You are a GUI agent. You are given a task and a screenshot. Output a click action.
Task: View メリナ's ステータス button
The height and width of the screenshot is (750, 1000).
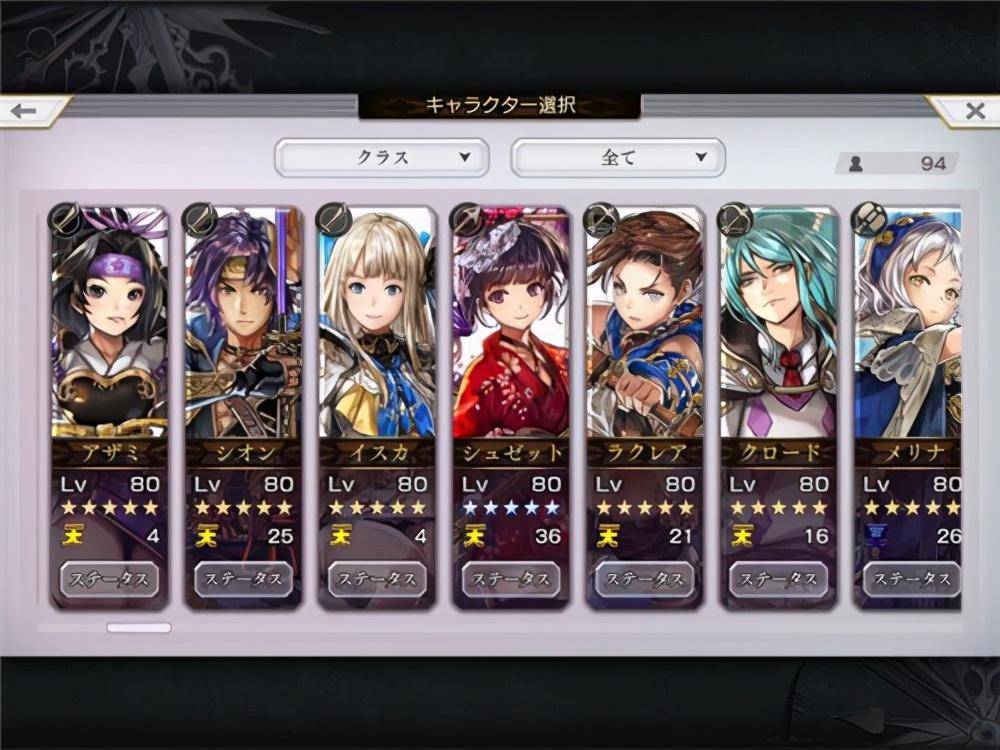(x=909, y=579)
